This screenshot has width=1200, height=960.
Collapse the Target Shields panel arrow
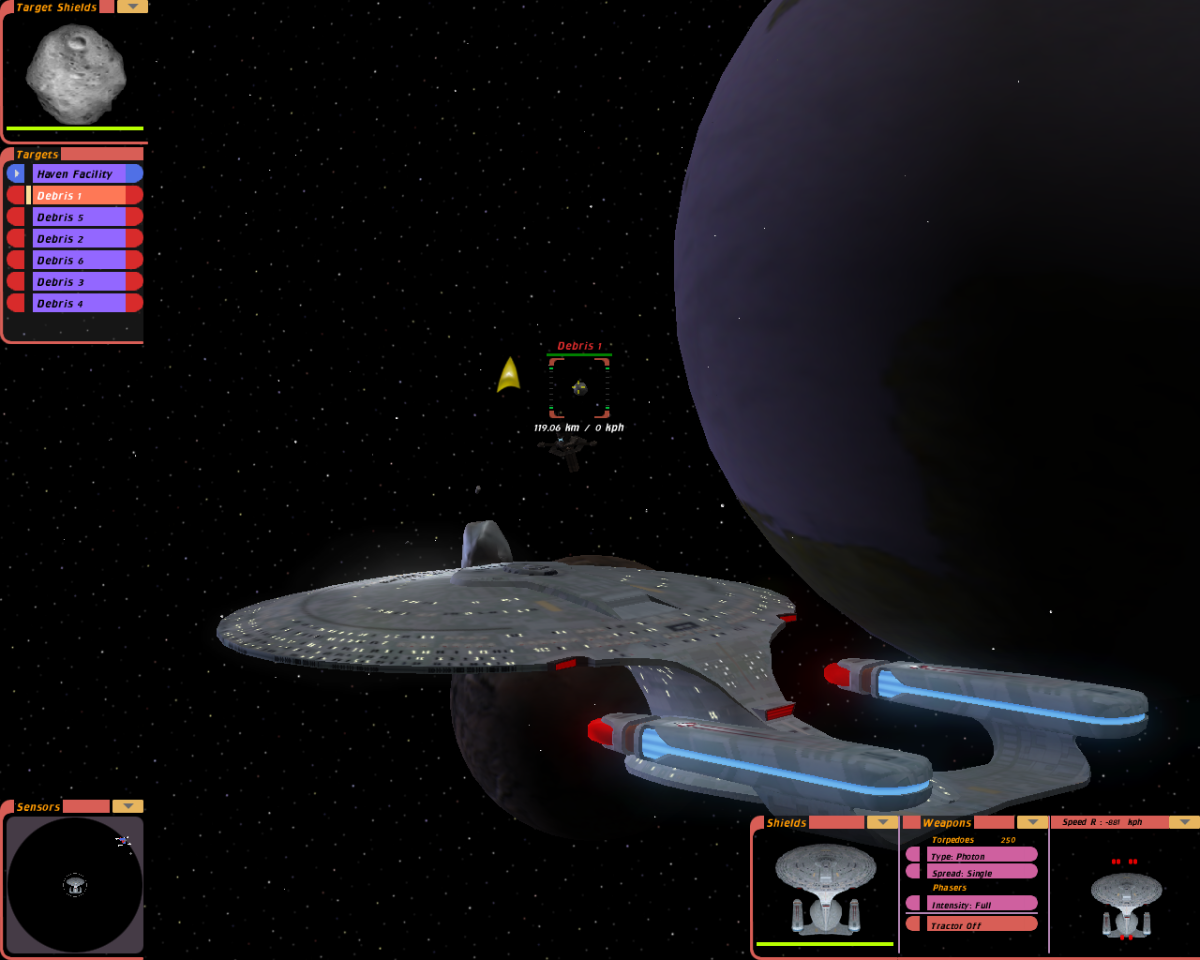click(132, 7)
